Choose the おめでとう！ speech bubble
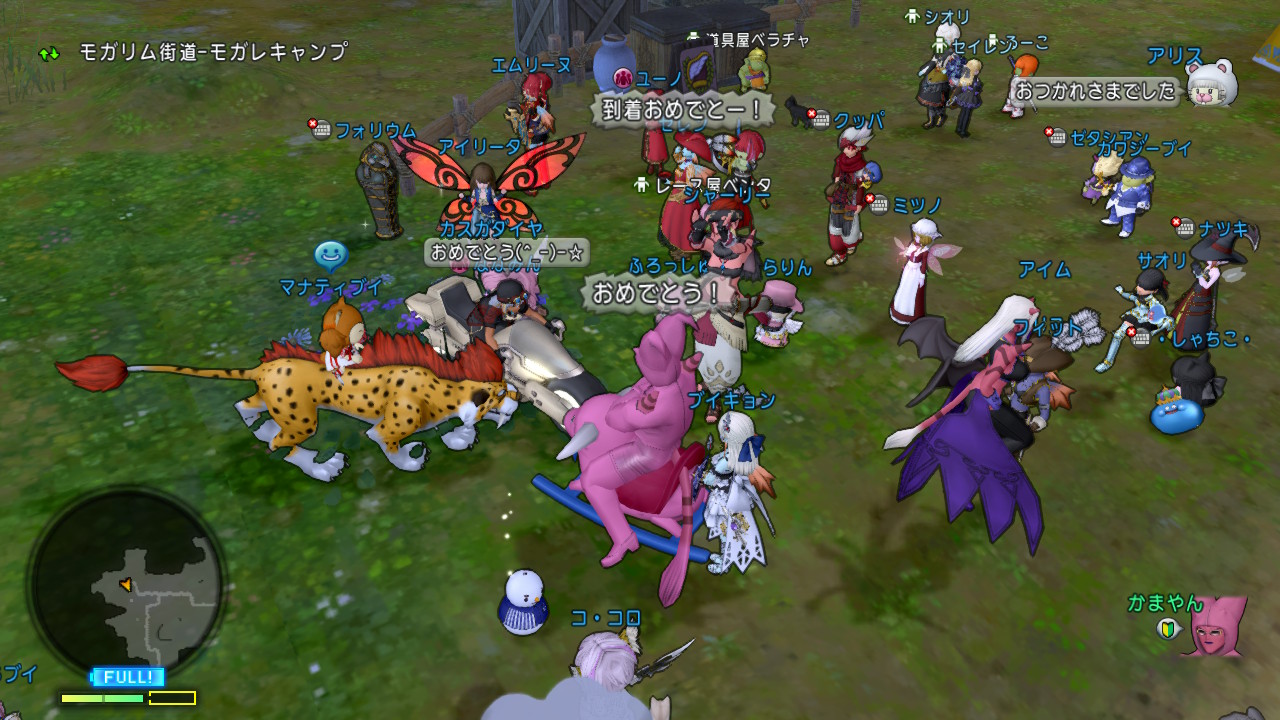 [x=657, y=293]
